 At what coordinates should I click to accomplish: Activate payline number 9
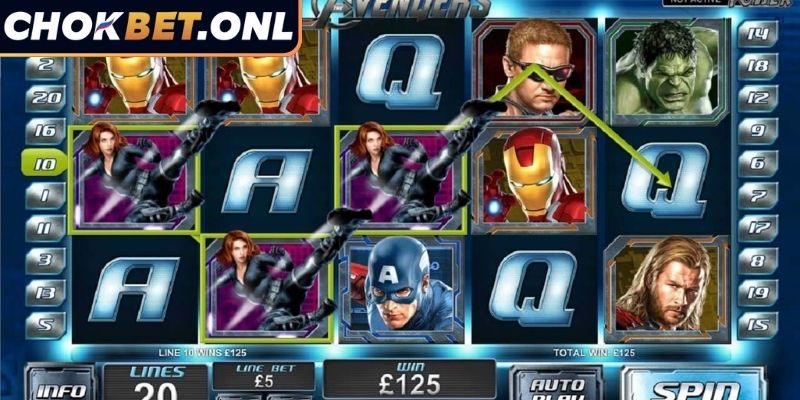tap(757, 131)
